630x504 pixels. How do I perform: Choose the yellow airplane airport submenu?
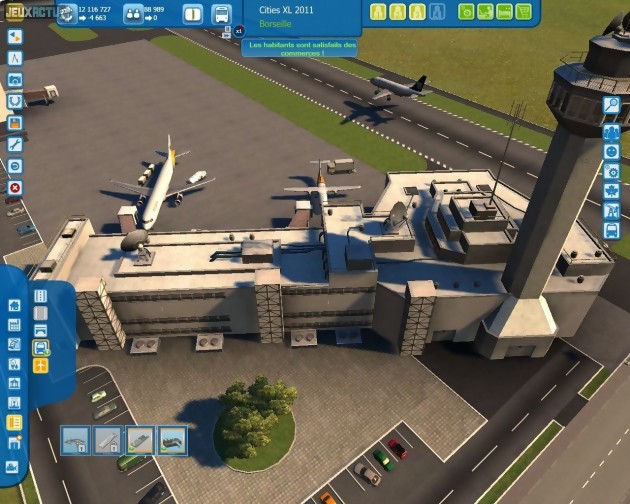coord(41,366)
